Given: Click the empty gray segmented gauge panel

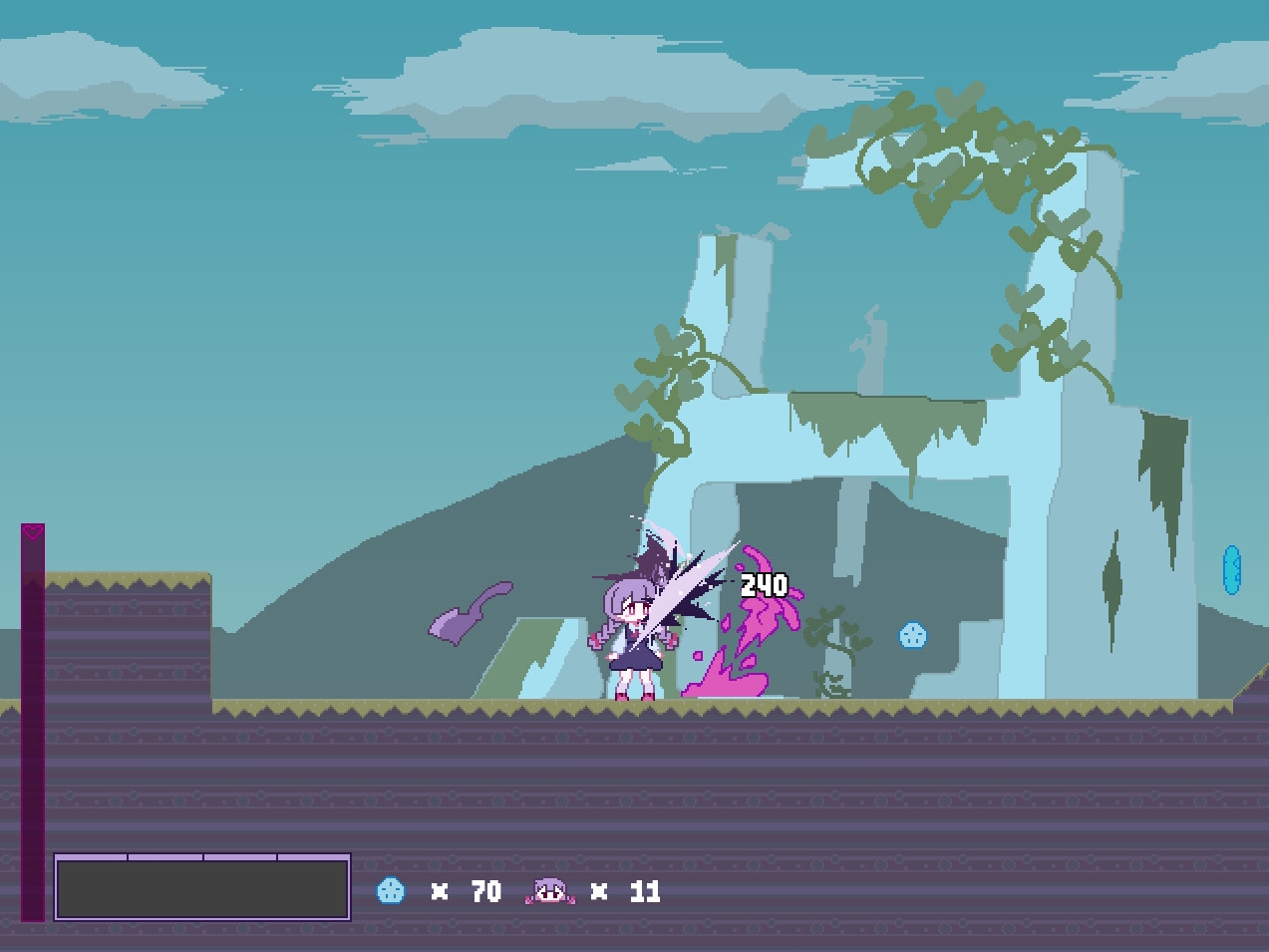Looking at the screenshot, I should (x=202, y=886).
